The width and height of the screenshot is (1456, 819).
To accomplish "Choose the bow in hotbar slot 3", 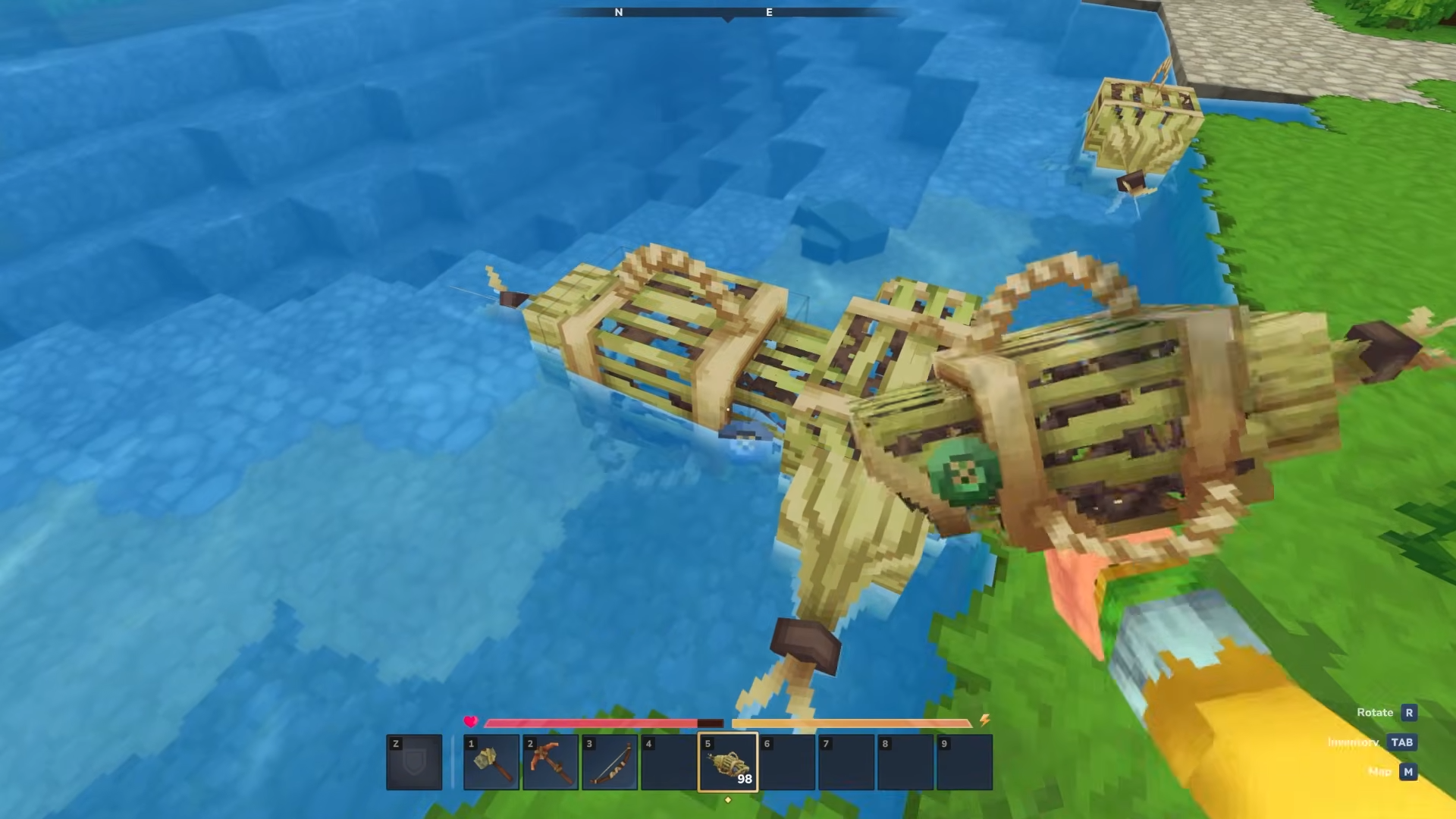I will tap(610, 762).
